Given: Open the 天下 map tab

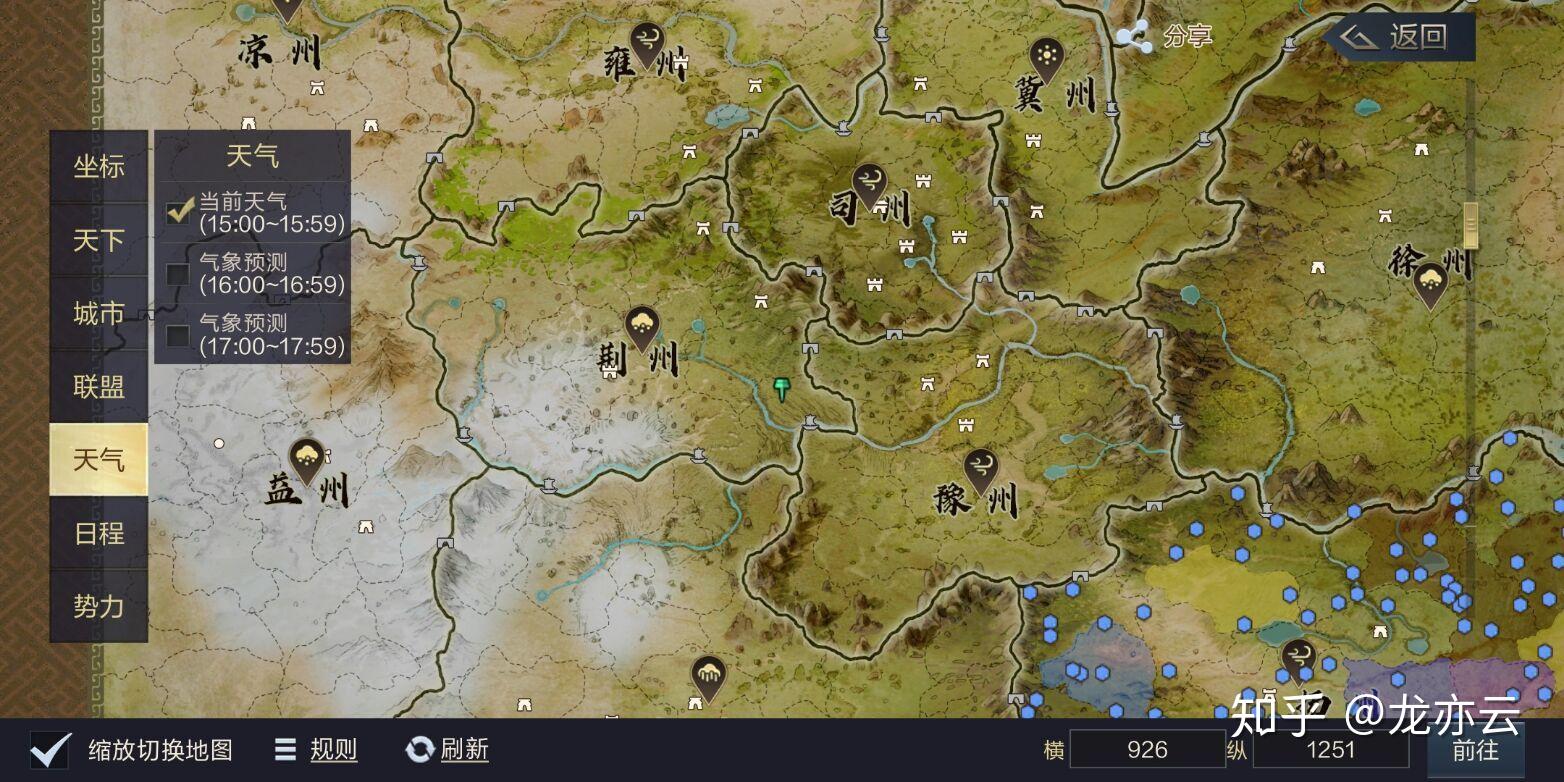Looking at the screenshot, I should [x=99, y=240].
